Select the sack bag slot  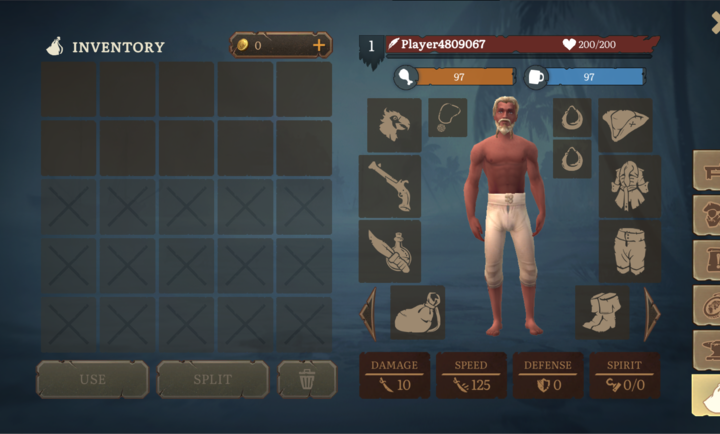click(417, 312)
